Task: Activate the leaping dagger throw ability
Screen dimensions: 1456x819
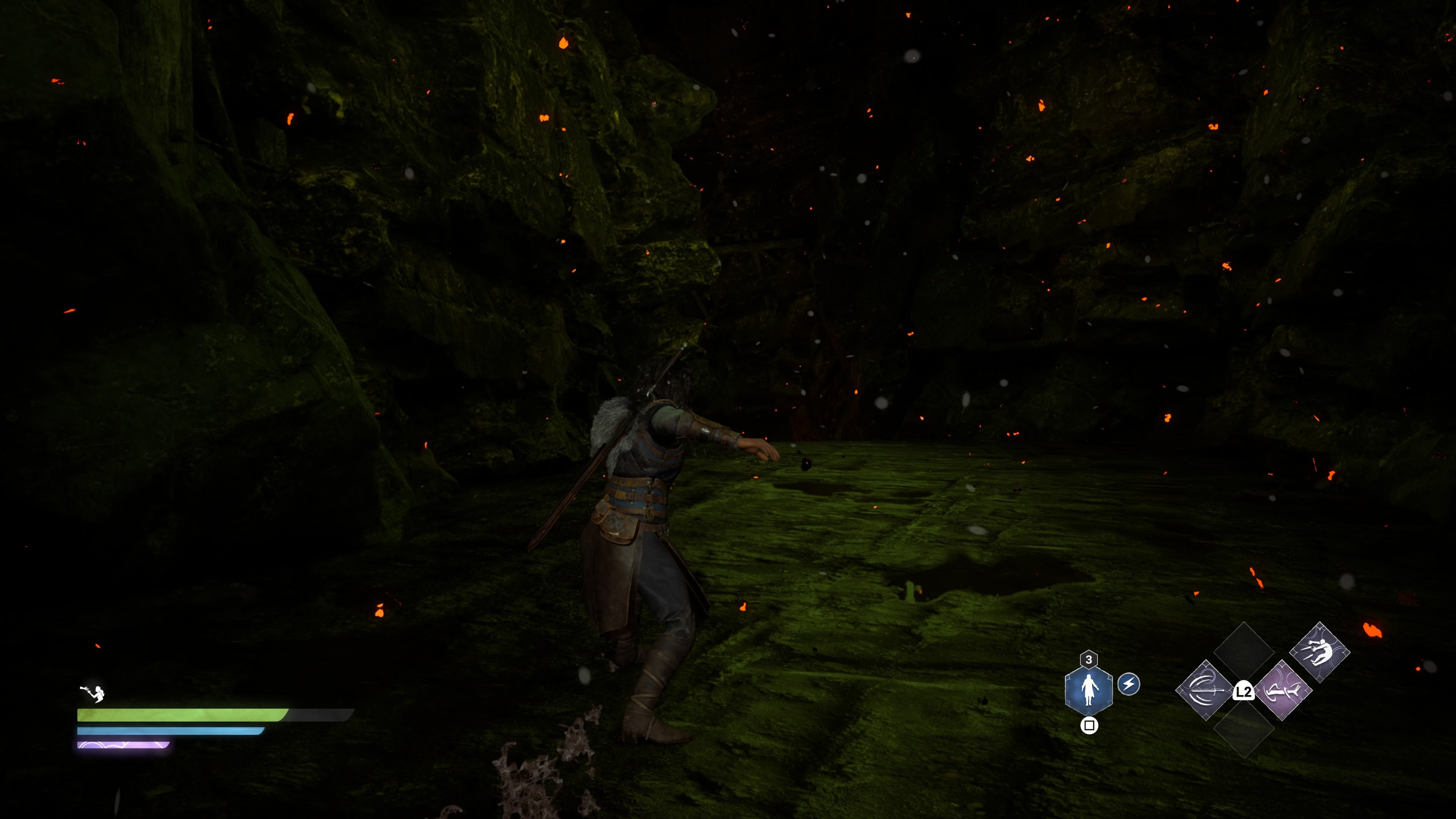Action: (x=1320, y=652)
